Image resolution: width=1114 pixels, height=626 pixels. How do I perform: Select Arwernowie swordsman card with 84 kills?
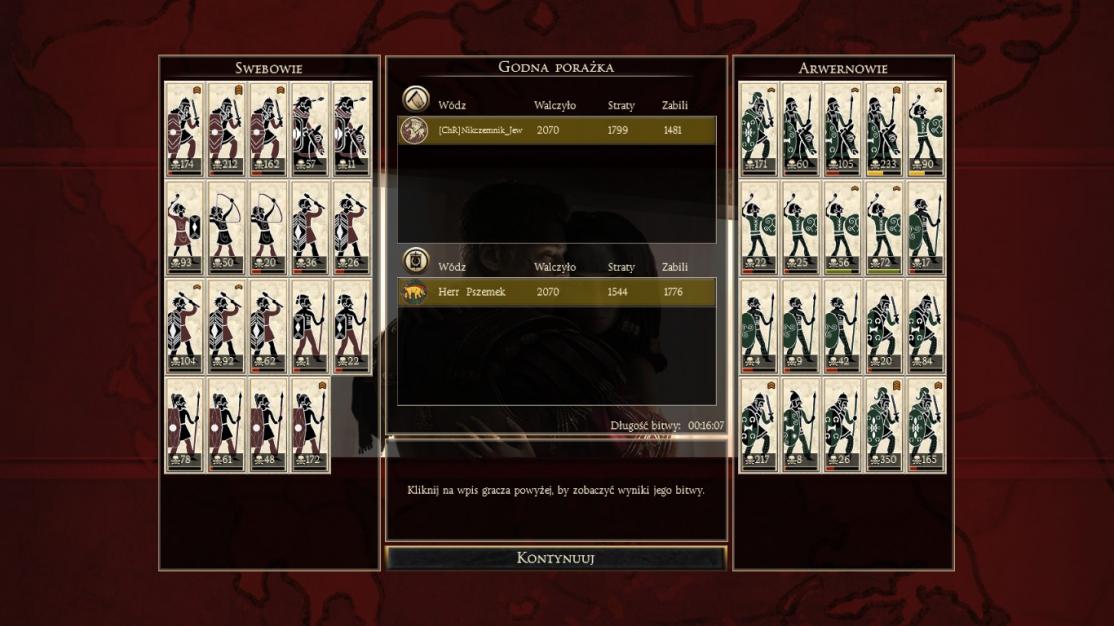pos(926,327)
